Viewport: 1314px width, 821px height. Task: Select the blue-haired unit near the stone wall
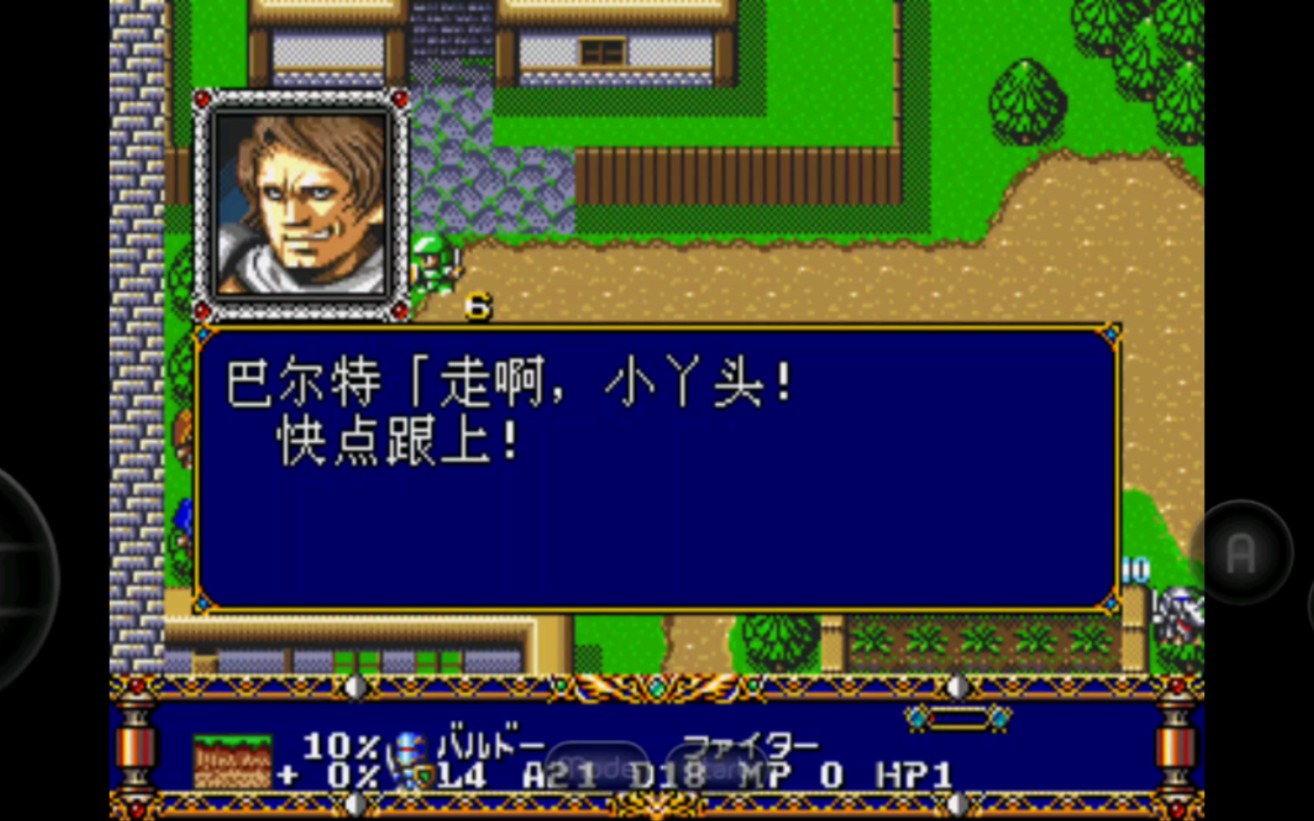tap(185, 520)
